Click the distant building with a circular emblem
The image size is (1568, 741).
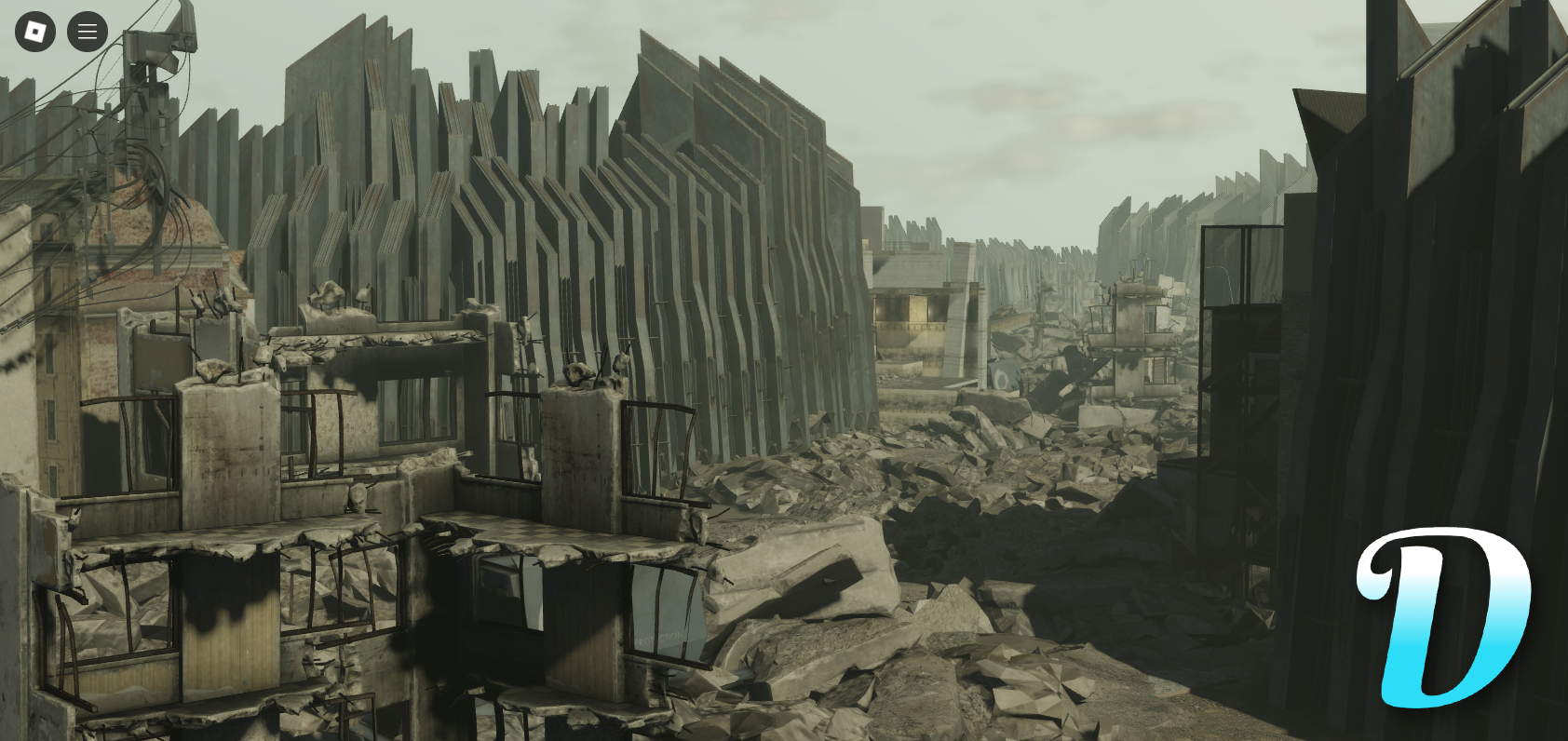pyautogui.click(x=1003, y=376)
